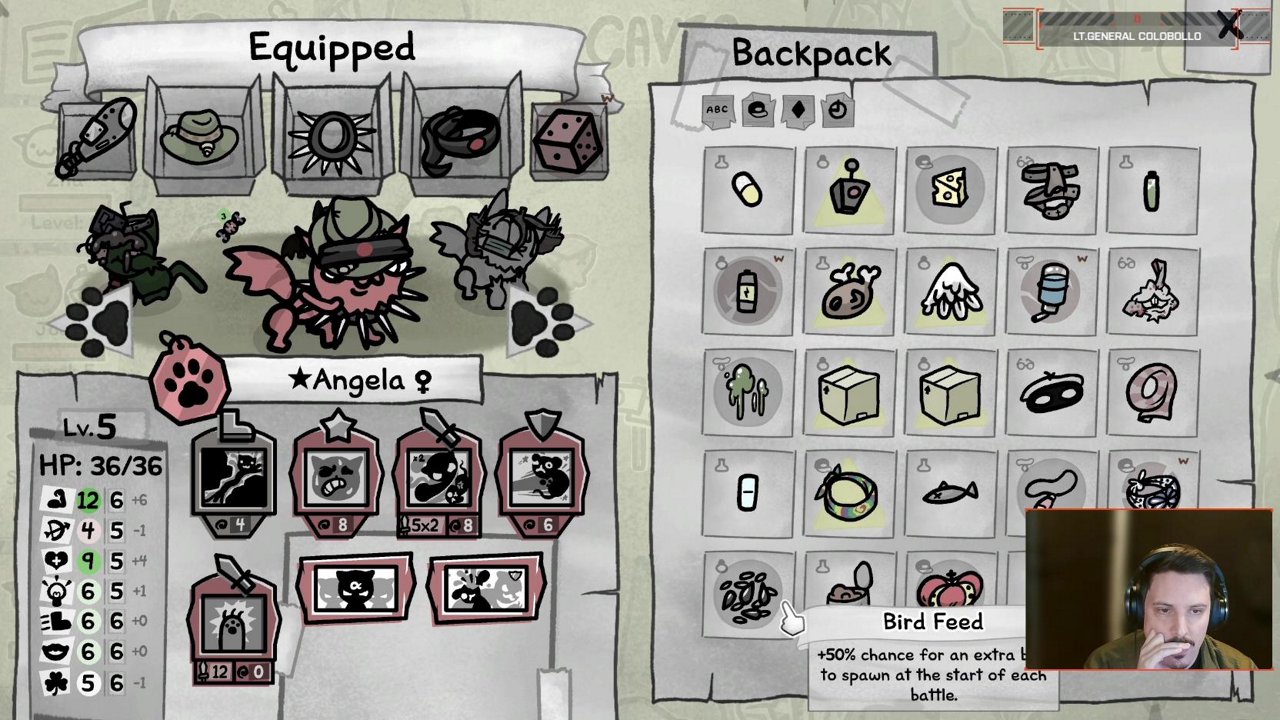Click the yellow and white capsule pill

coord(748,190)
